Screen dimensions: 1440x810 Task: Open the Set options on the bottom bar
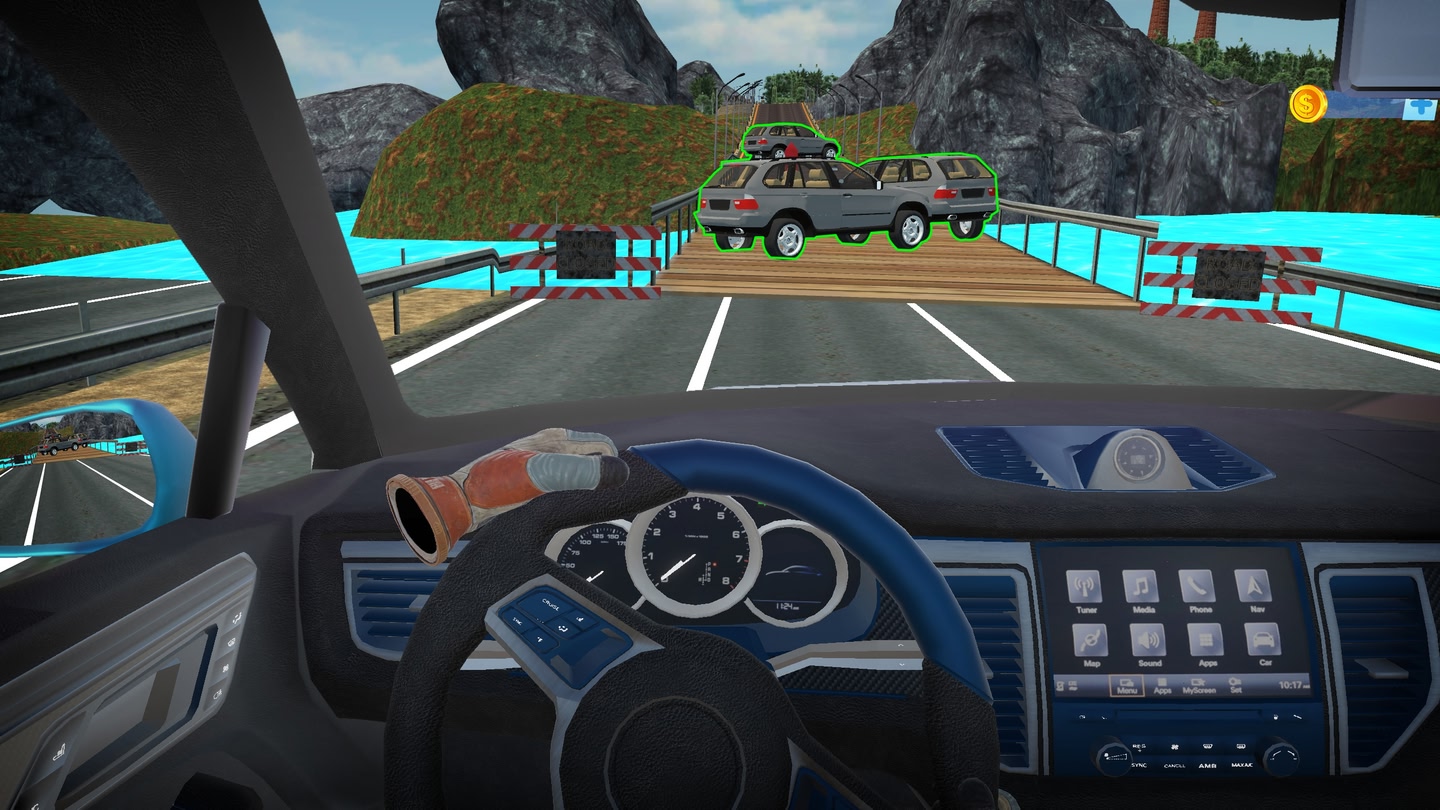1236,686
